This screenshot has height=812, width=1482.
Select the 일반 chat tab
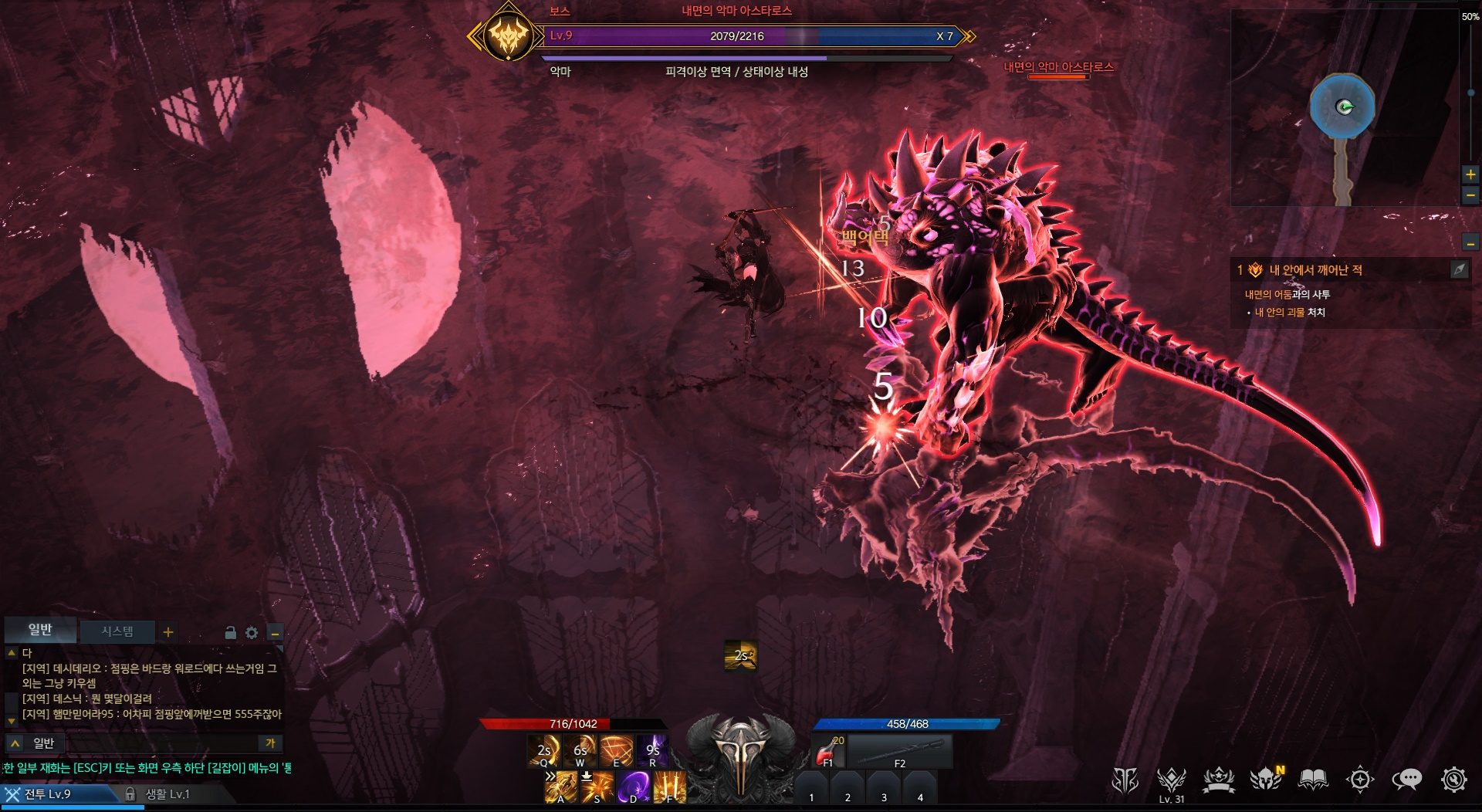(x=40, y=630)
